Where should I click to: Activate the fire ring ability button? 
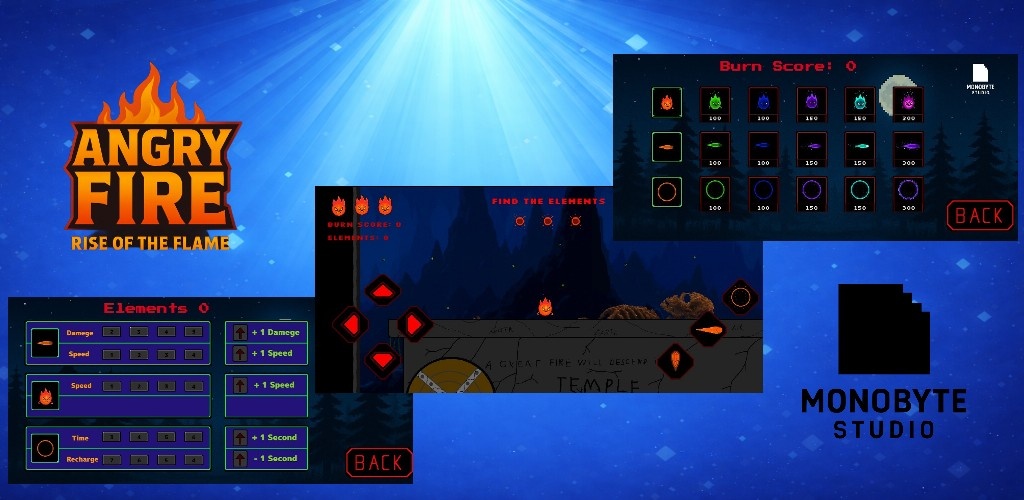[740, 296]
